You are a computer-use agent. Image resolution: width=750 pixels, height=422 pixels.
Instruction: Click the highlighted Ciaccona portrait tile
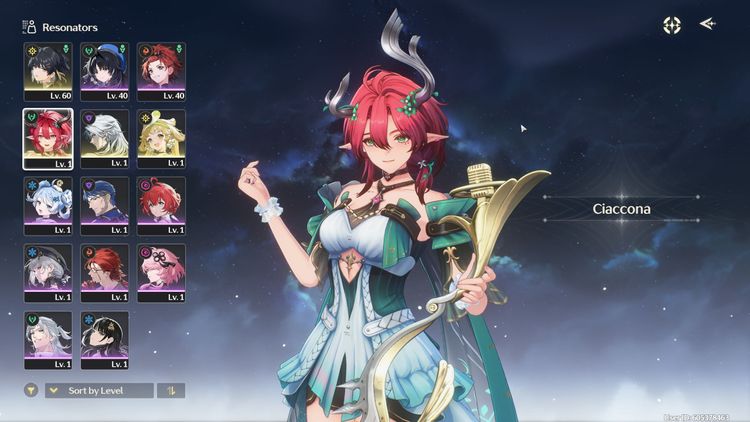click(48, 137)
